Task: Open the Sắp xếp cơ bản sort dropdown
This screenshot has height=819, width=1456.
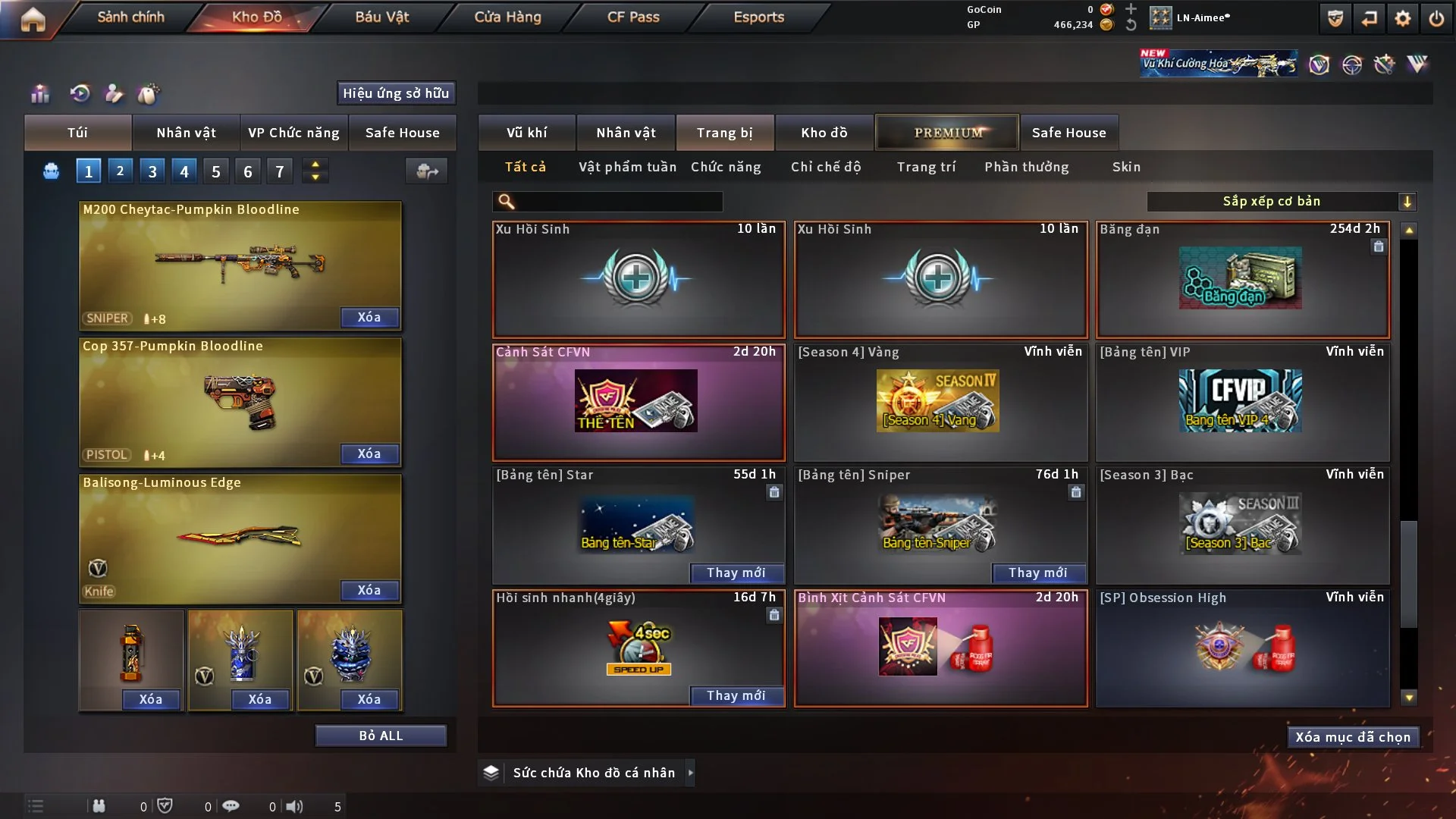Action: pyautogui.click(x=1280, y=201)
